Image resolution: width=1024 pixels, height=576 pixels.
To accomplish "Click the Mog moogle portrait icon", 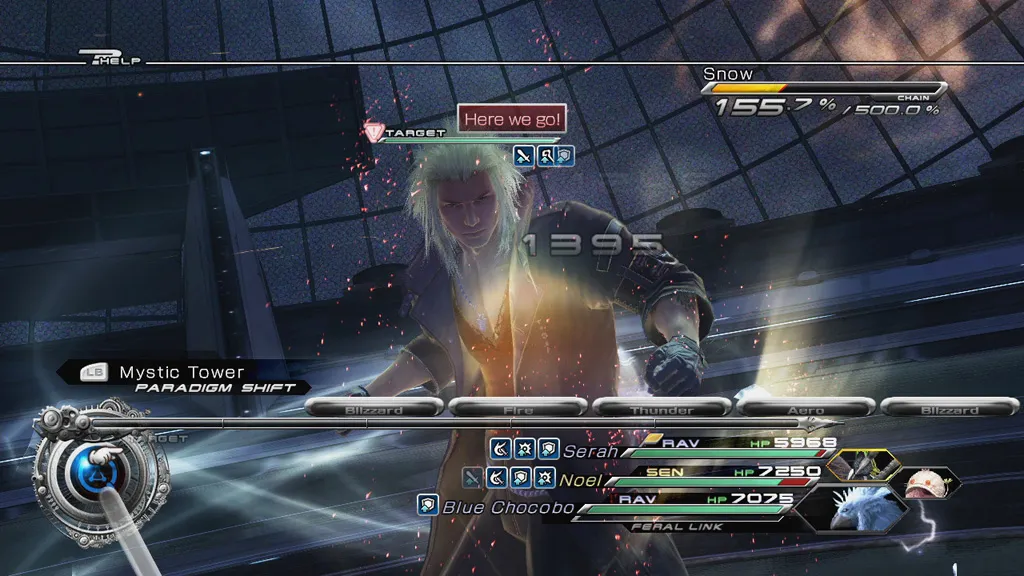I will [x=928, y=482].
